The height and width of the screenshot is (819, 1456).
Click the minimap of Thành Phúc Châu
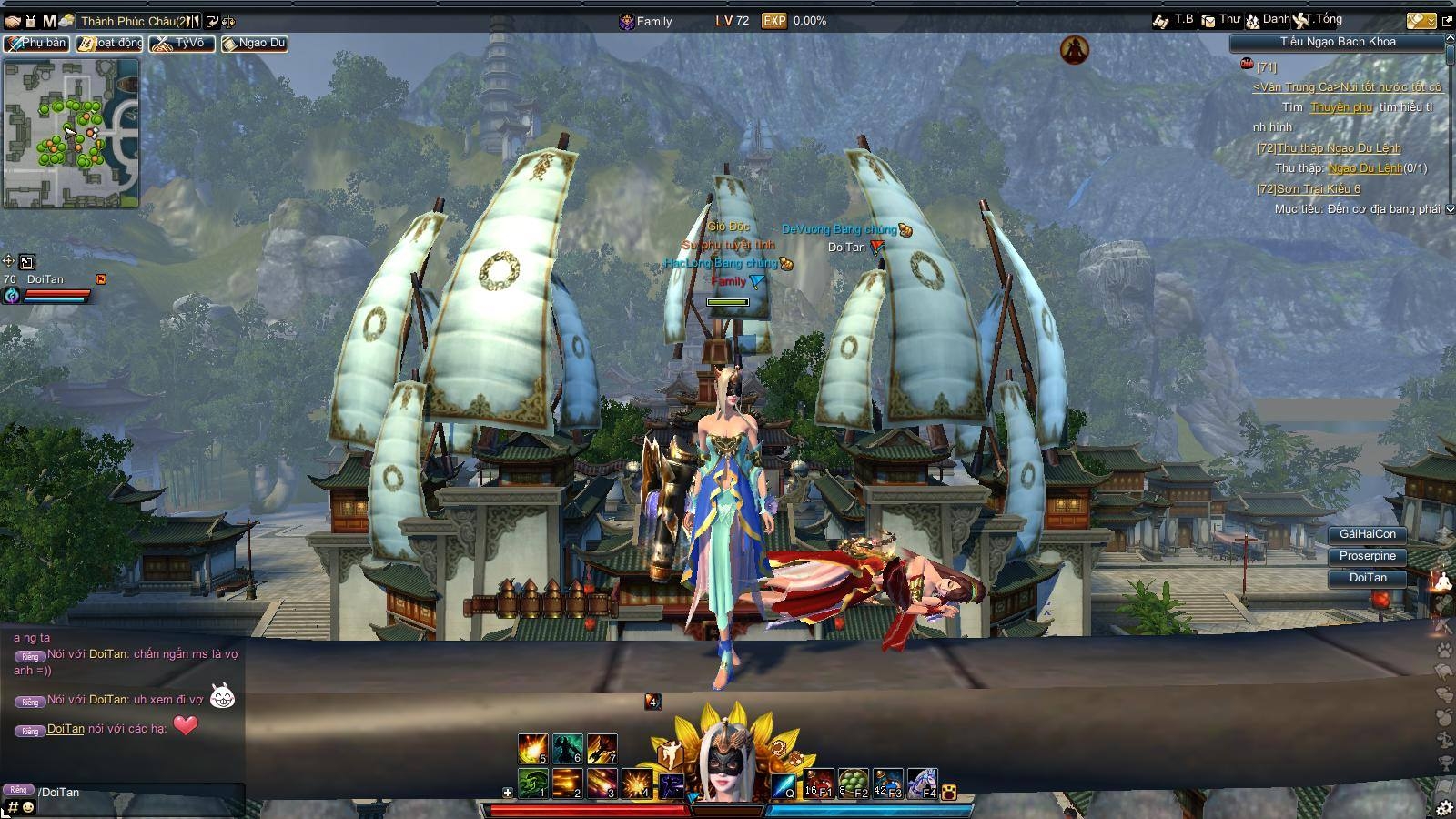[71, 134]
